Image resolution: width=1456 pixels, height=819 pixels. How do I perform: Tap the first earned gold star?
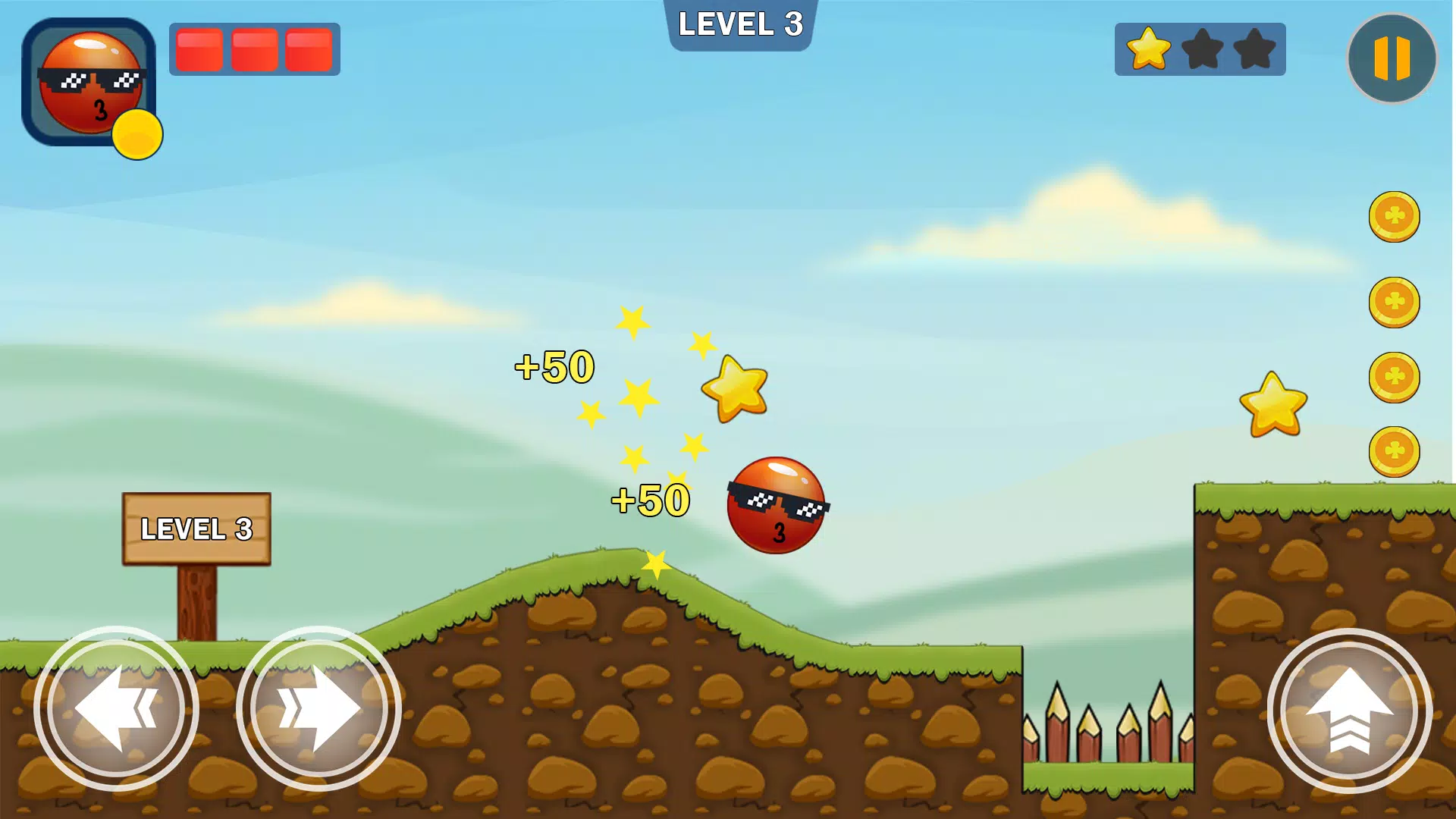pyautogui.click(x=1150, y=49)
